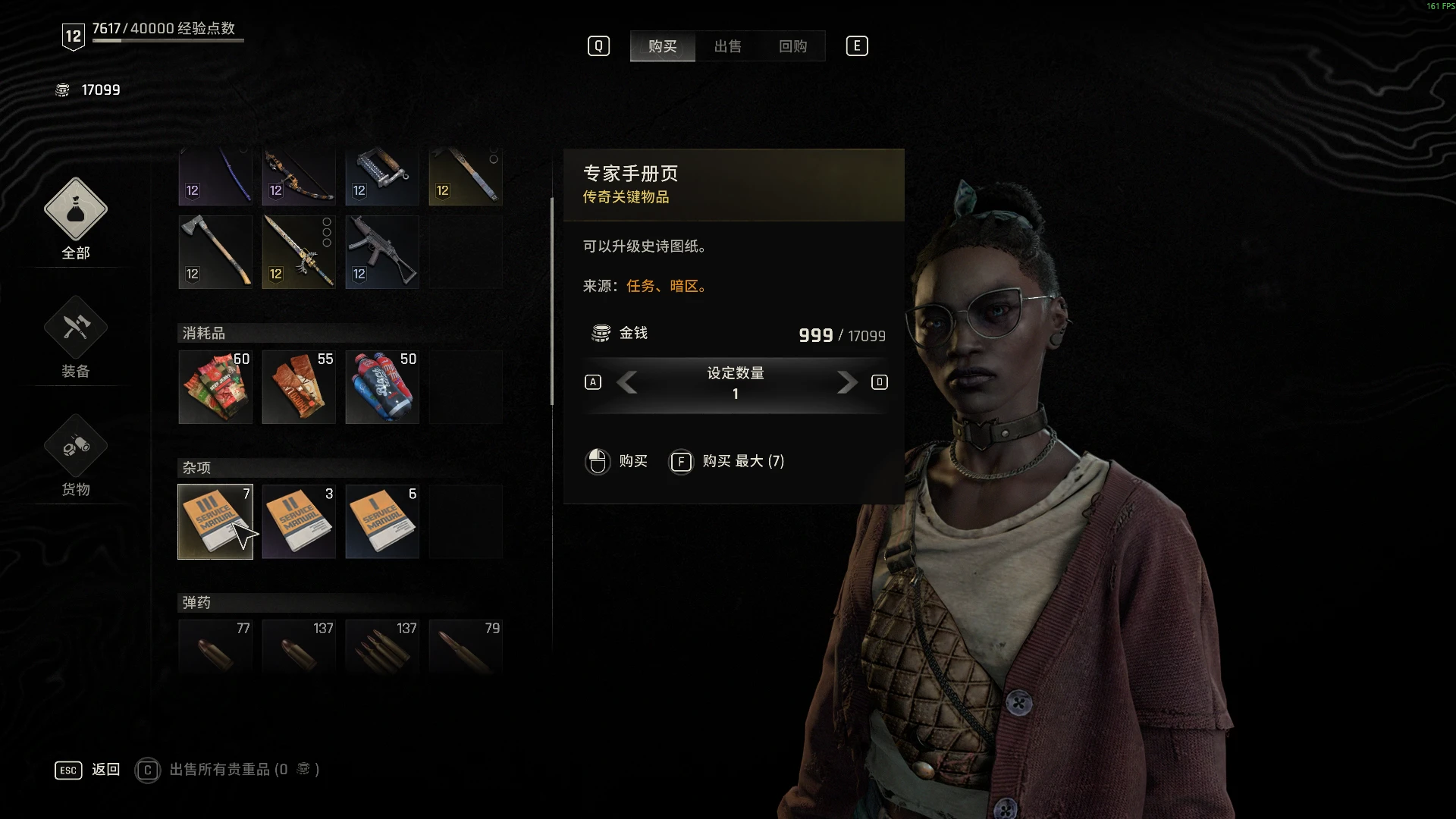1456x819 pixels.
Task: Select the 购买 buy tab
Action: (662, 46)
